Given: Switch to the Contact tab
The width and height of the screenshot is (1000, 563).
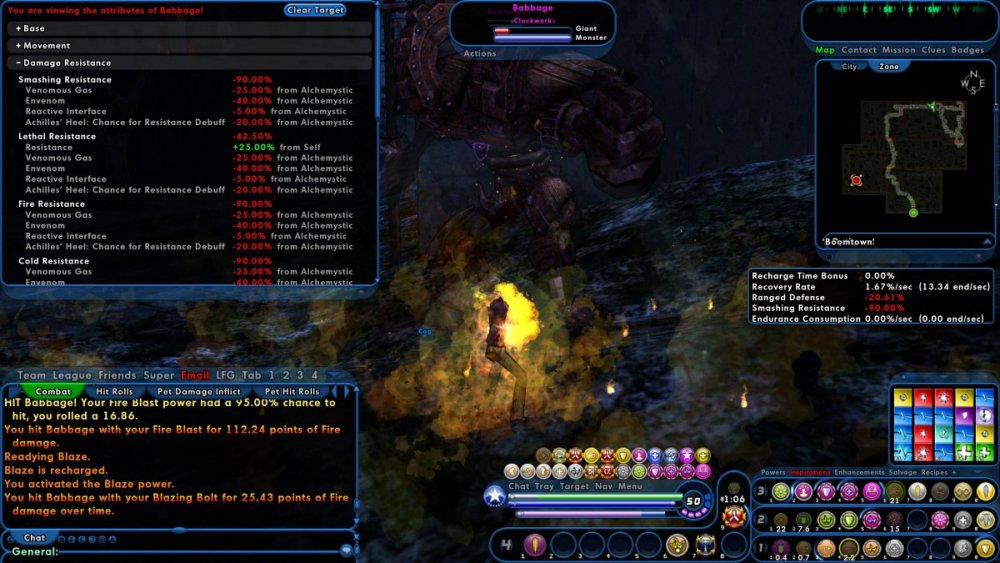Looking at the screenshot, I should 859,50.
